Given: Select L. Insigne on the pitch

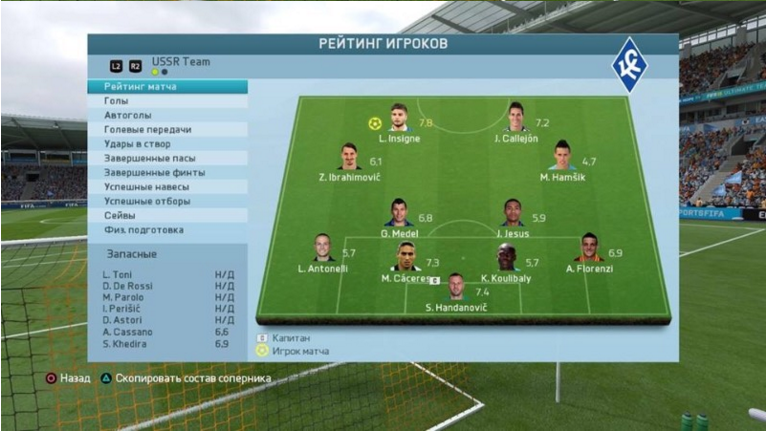Looking at the screenshot, I should click(399, 118).
